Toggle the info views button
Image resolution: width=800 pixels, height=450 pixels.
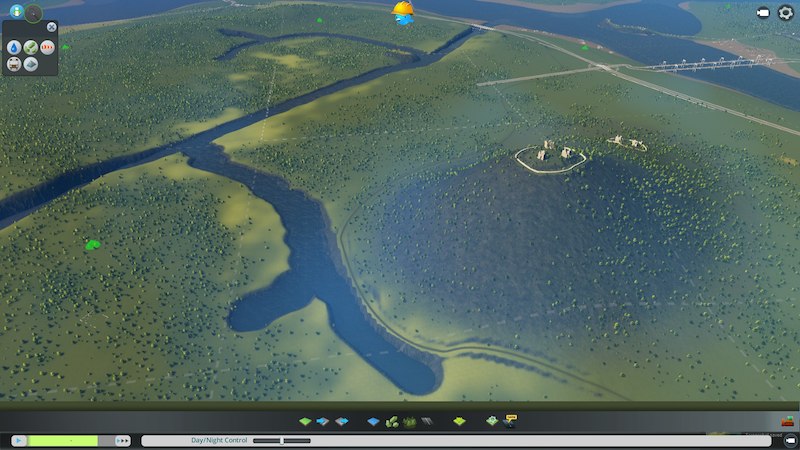16,11
